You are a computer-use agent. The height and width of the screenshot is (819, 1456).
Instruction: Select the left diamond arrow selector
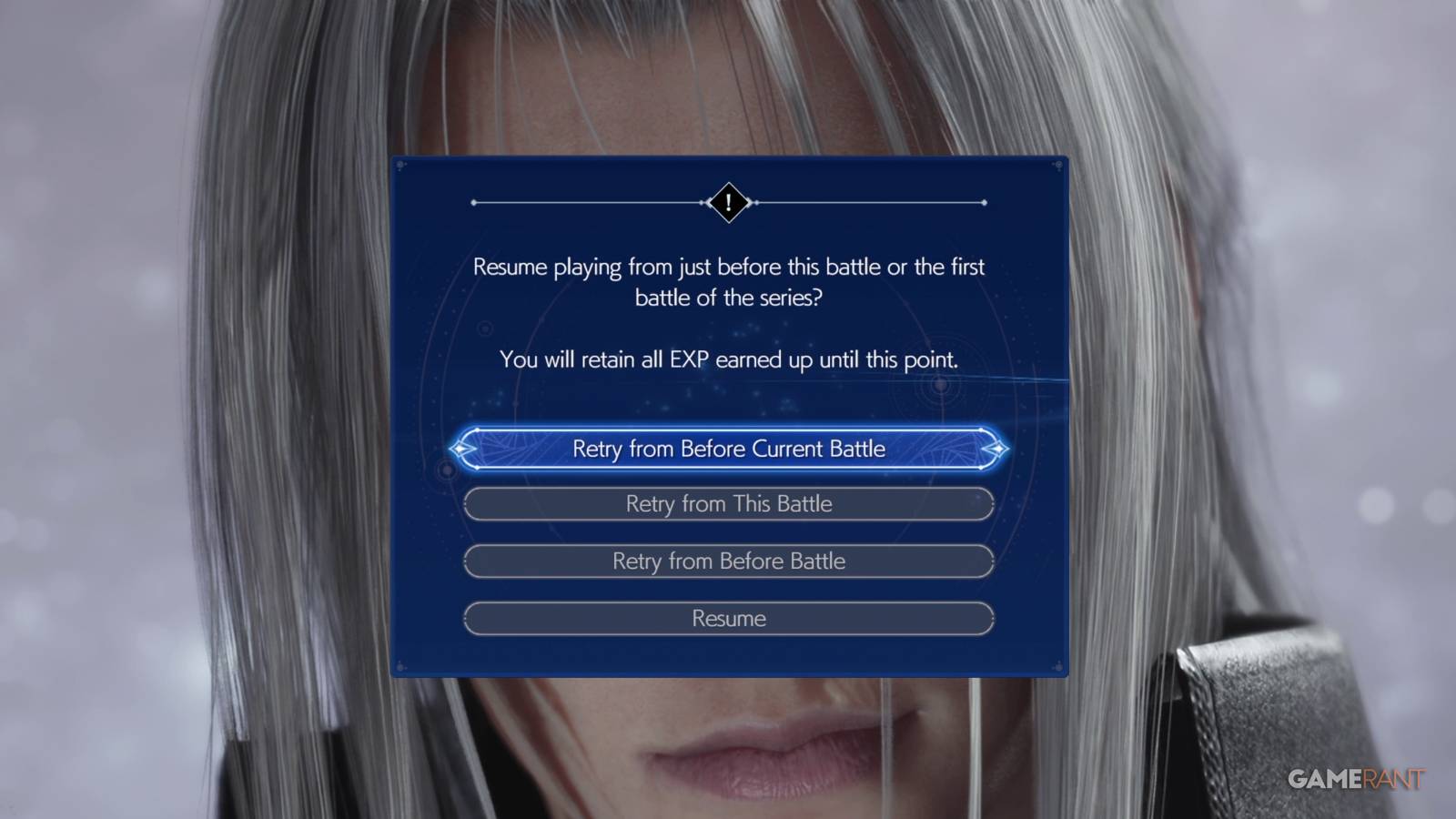click(461, 449)
